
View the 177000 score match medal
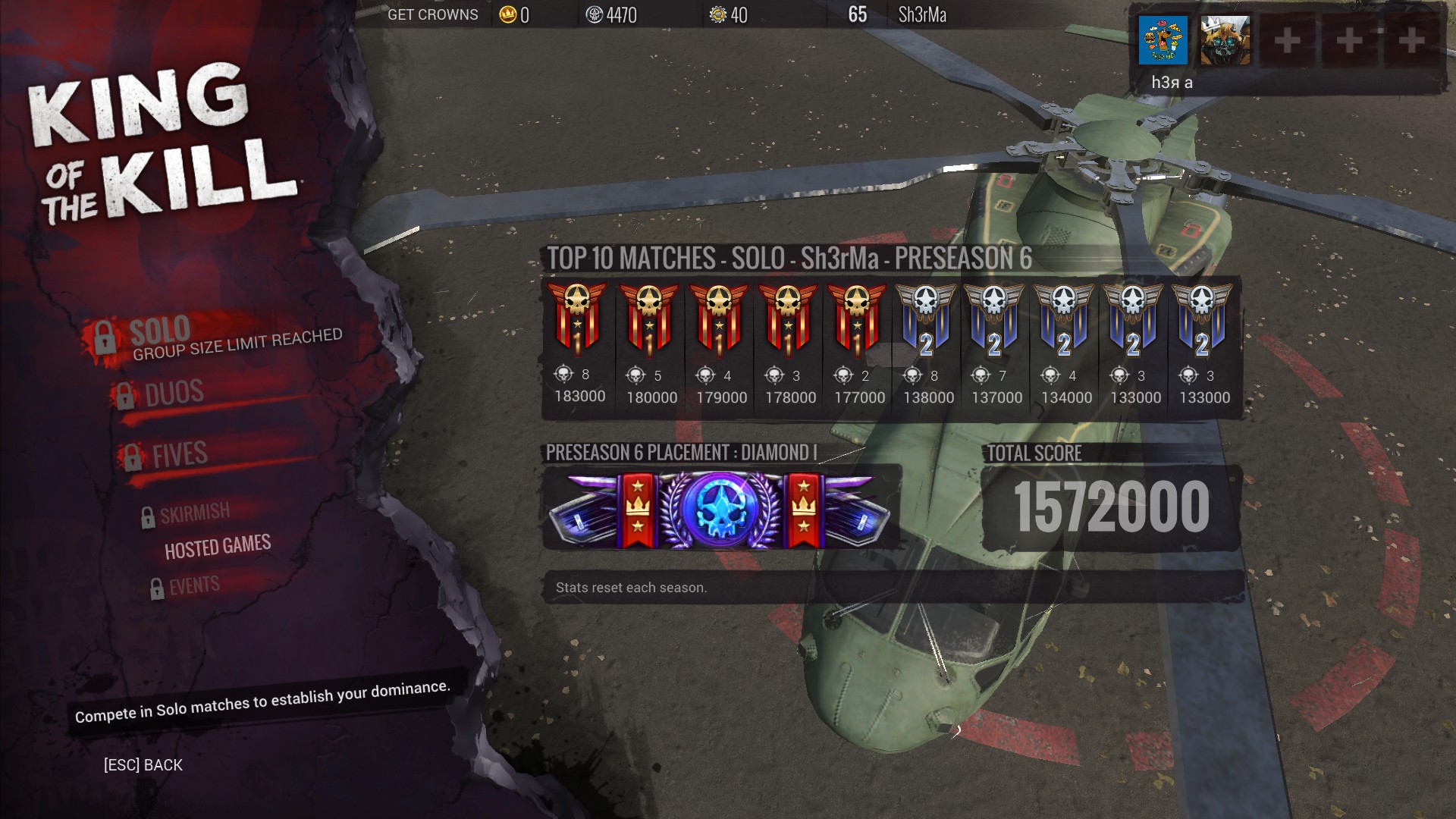point(857,318)
